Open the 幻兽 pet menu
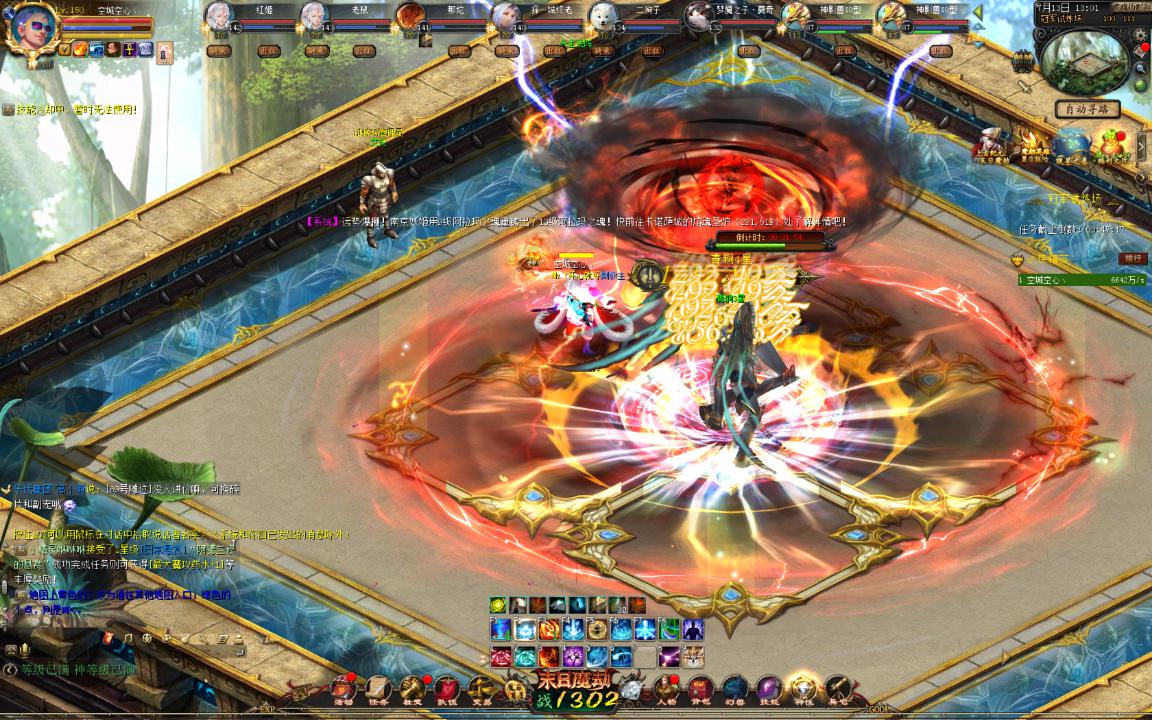This screenshot has width=1152, height=720. [x=735, y=689]
